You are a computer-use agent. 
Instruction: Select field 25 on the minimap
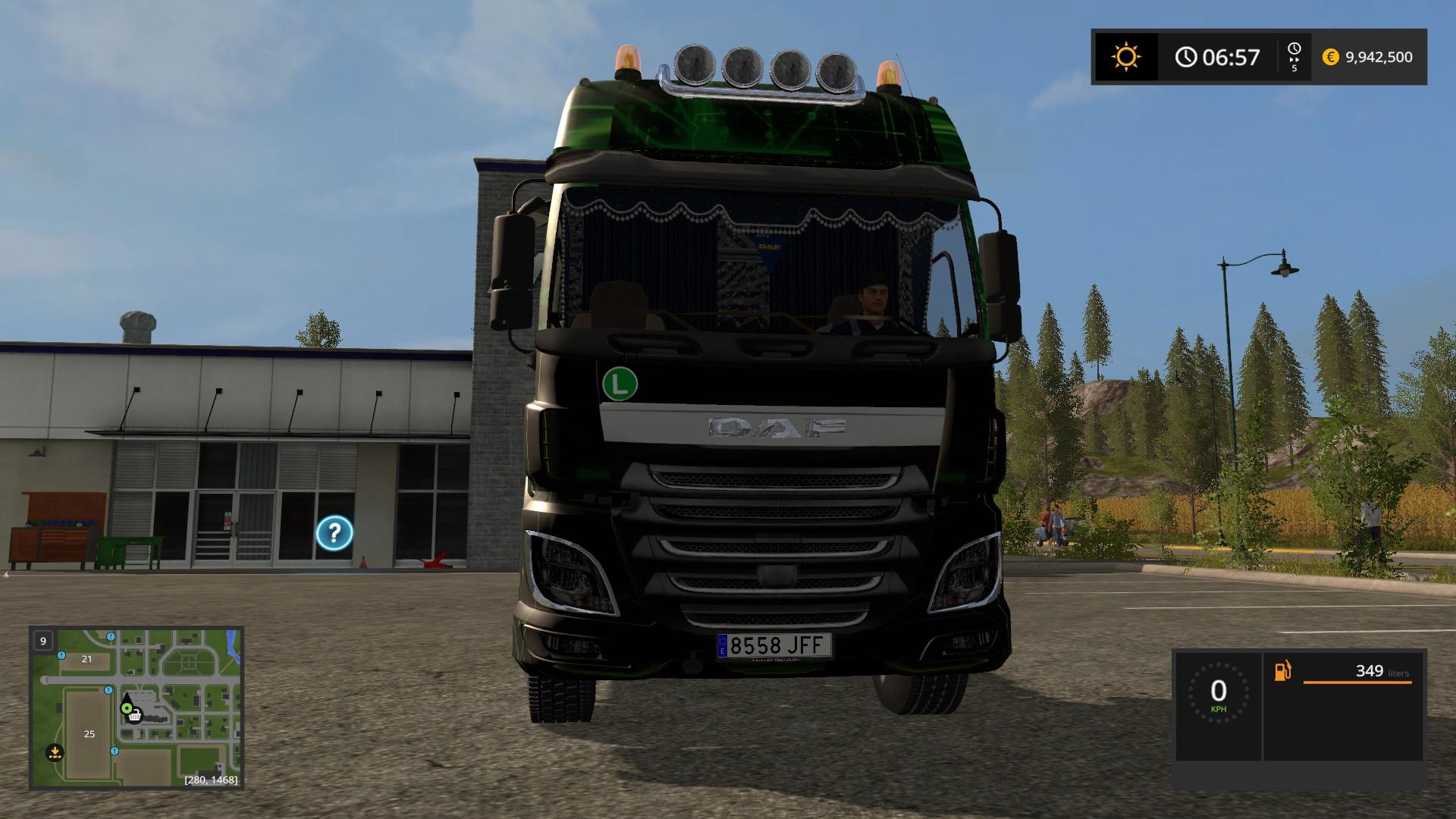click(x=89, y=733)
